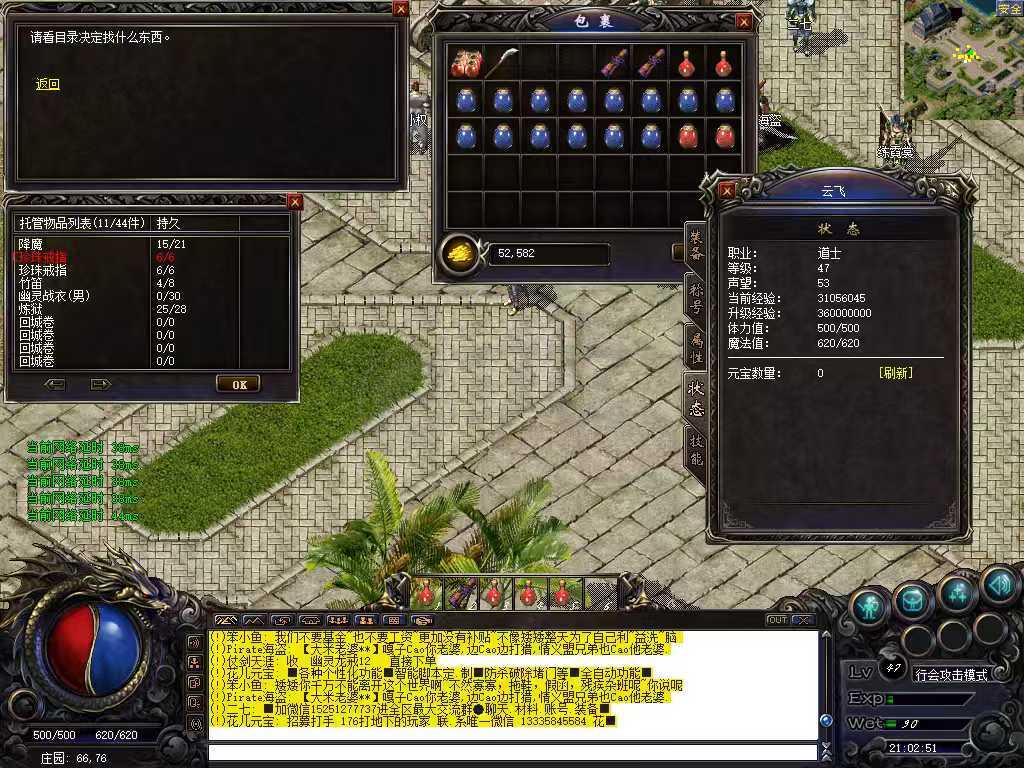Viewport: 1024px width, 768px height.
Task: Close the stored items list window
Action: tap(294, 202)
